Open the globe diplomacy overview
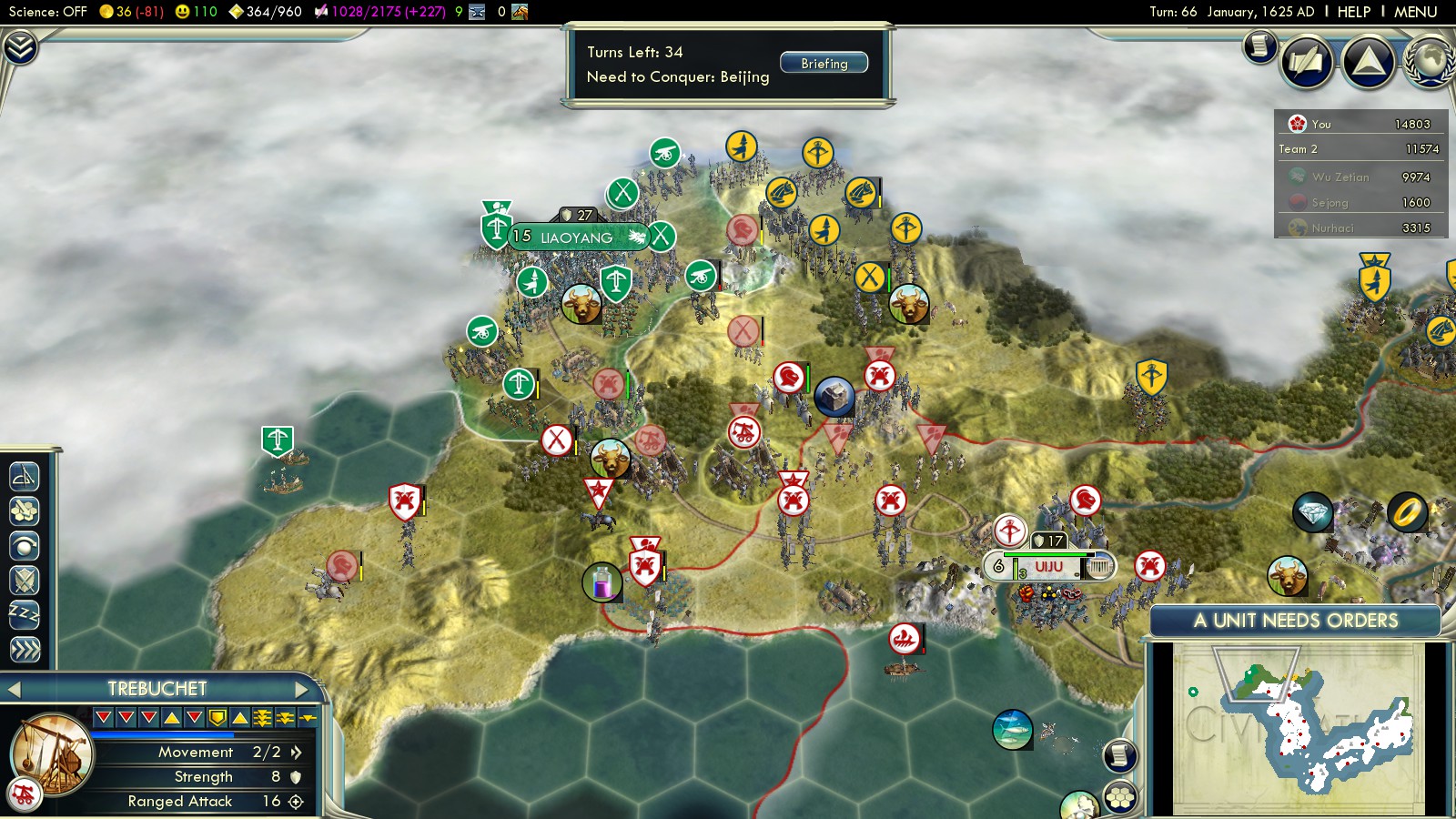Screen dimensions: 1456x819 click(1431, 62)
